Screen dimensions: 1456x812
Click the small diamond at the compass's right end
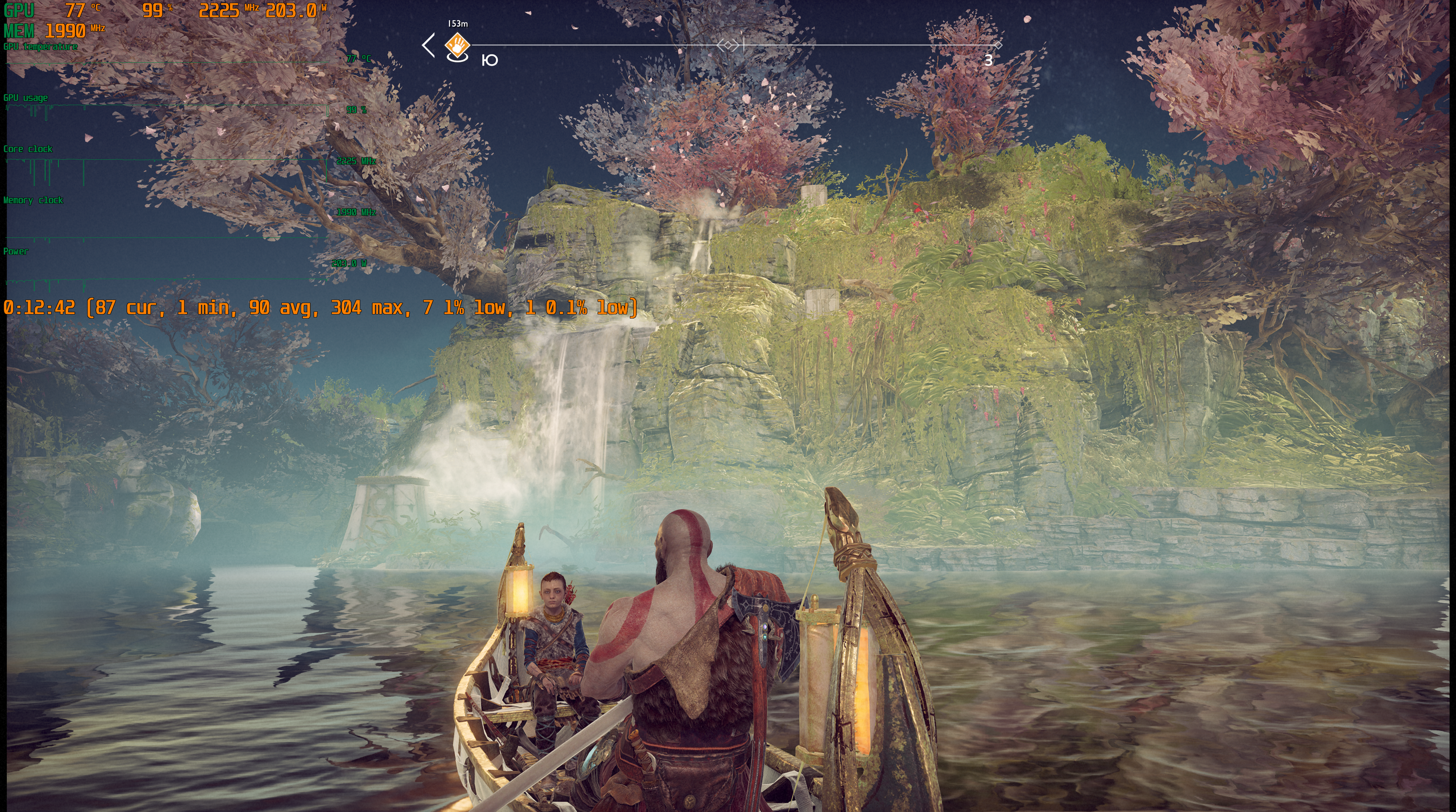coord(998,45)
